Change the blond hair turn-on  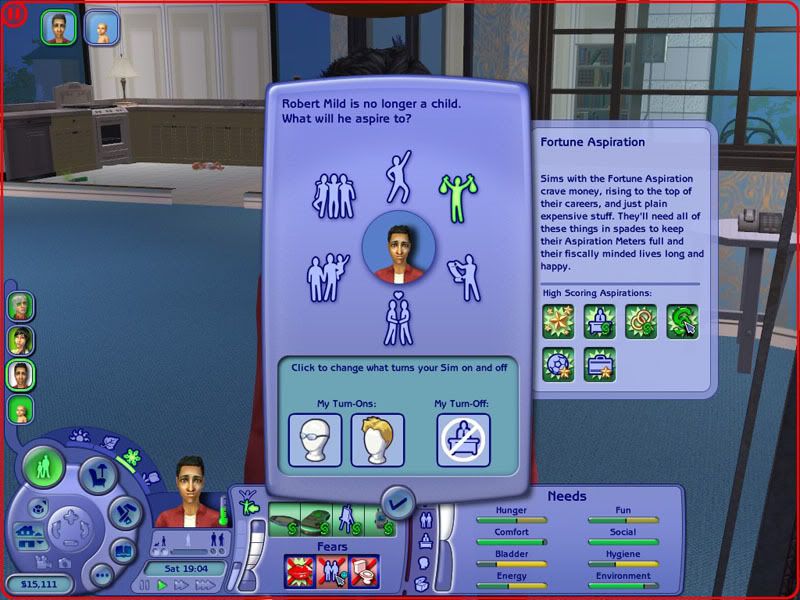377,440
